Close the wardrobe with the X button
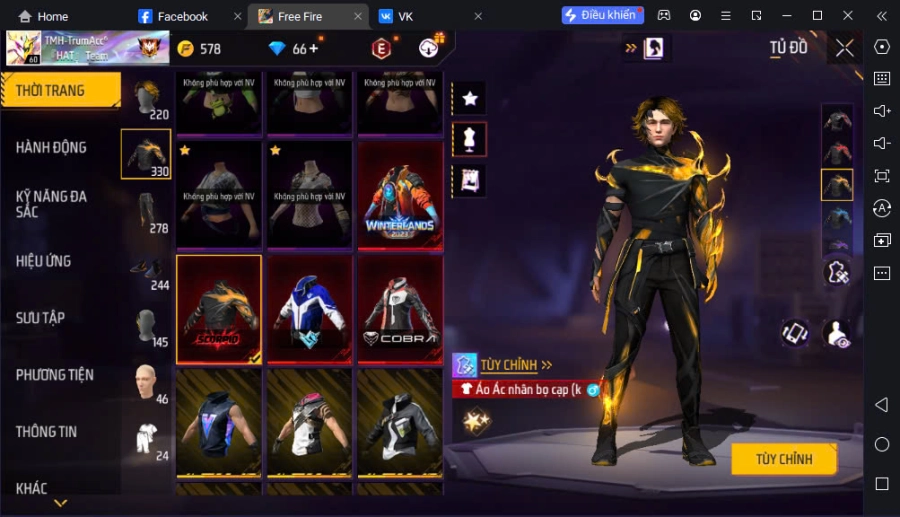The height and width of the screenshot is (517, 900). coord(845,48)
